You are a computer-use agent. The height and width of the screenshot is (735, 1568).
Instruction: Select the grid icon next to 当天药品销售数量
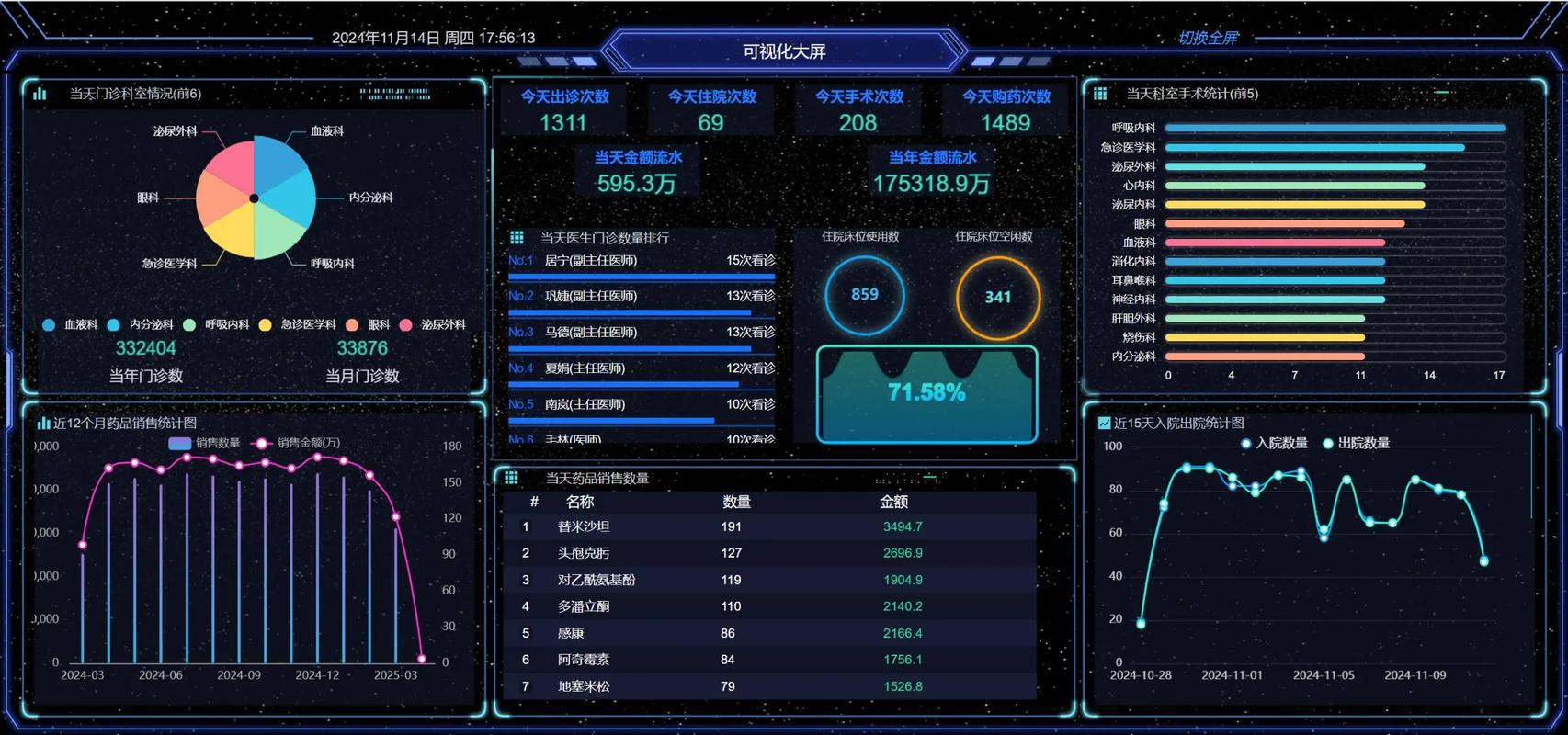coord(512,476)
